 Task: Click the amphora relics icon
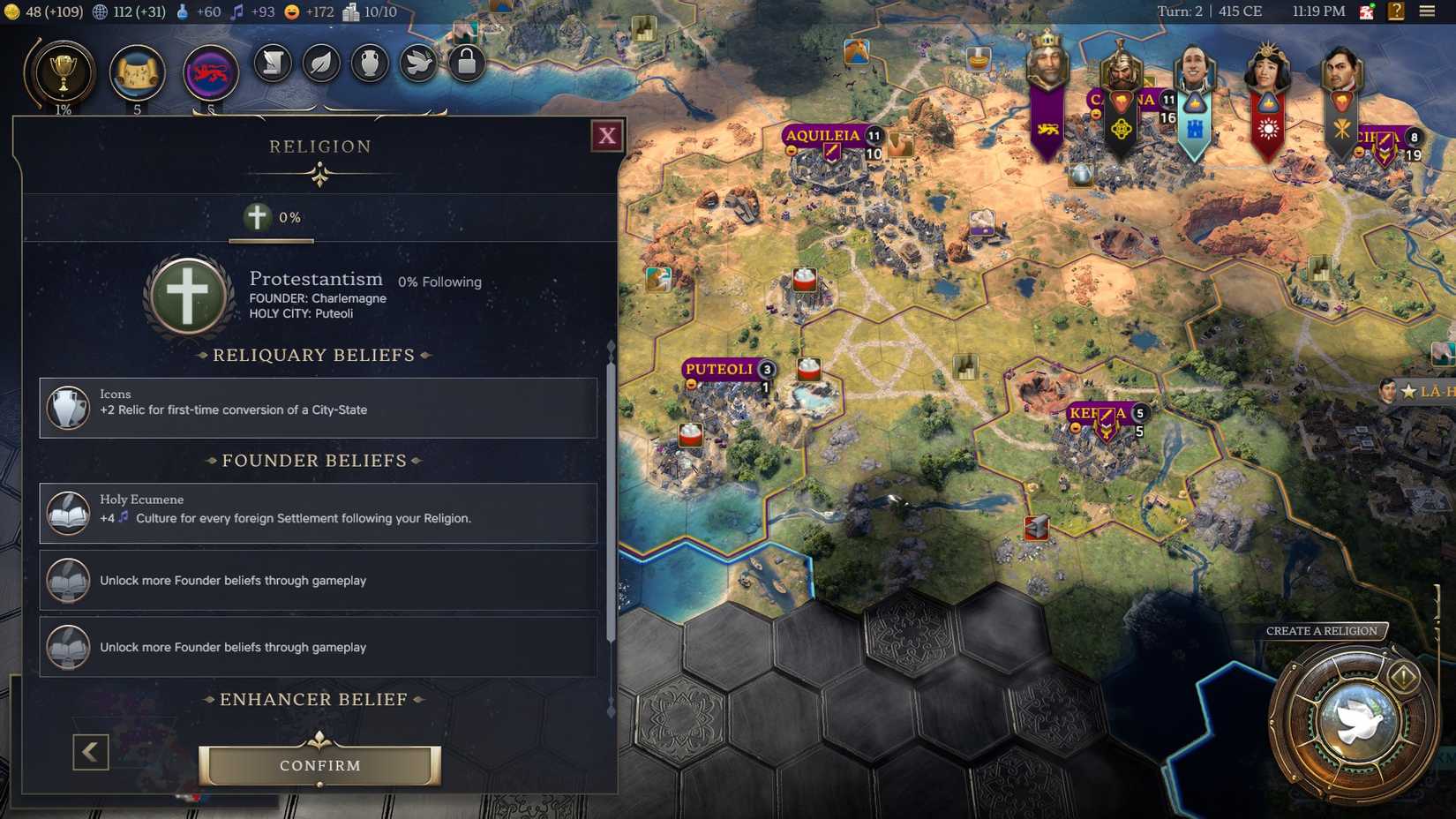click(370, 64)
